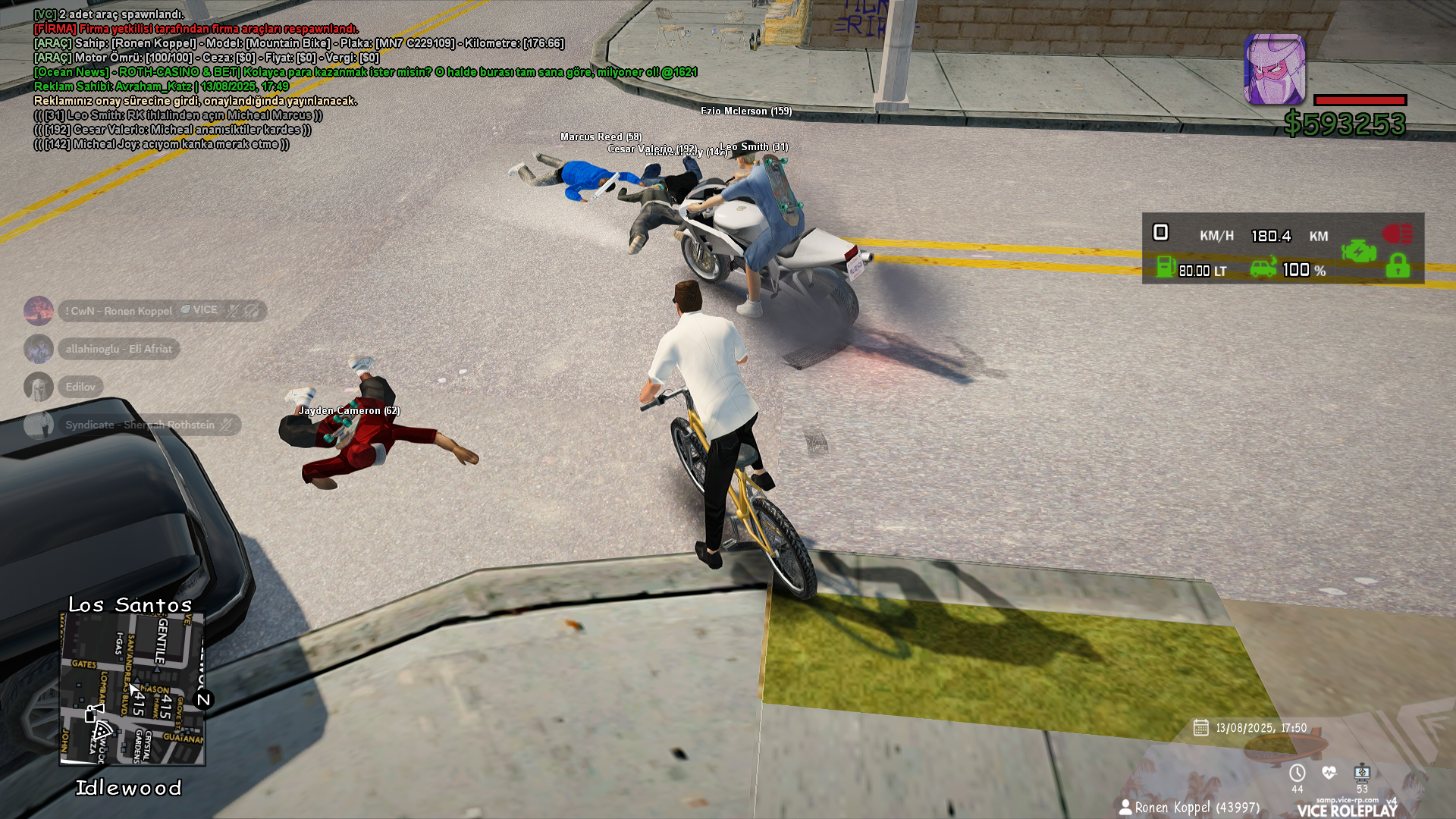Select the player profile icon beside Ronen Koppel
This screenshot has width=1456, height=819.
click(x=1125, y=807)
